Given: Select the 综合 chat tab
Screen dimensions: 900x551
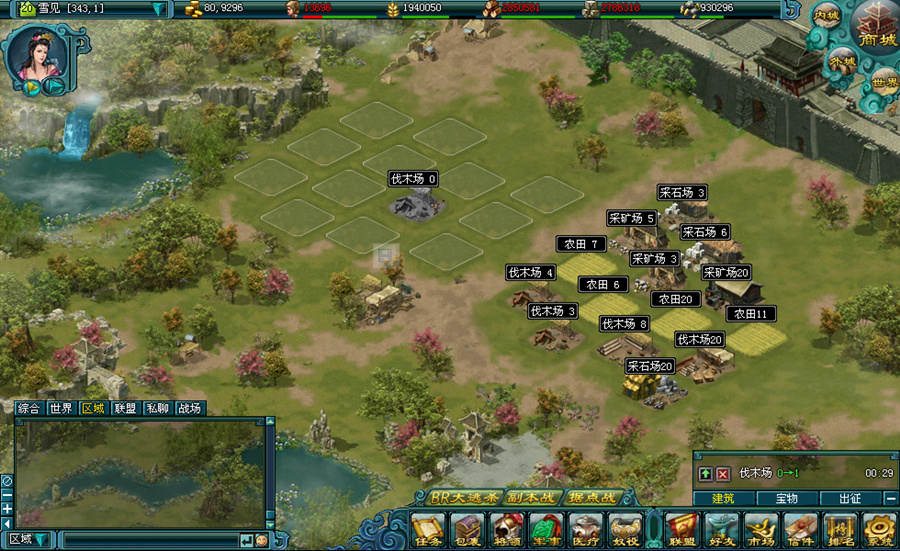Looking at the screenshot, I should [29, 408].
